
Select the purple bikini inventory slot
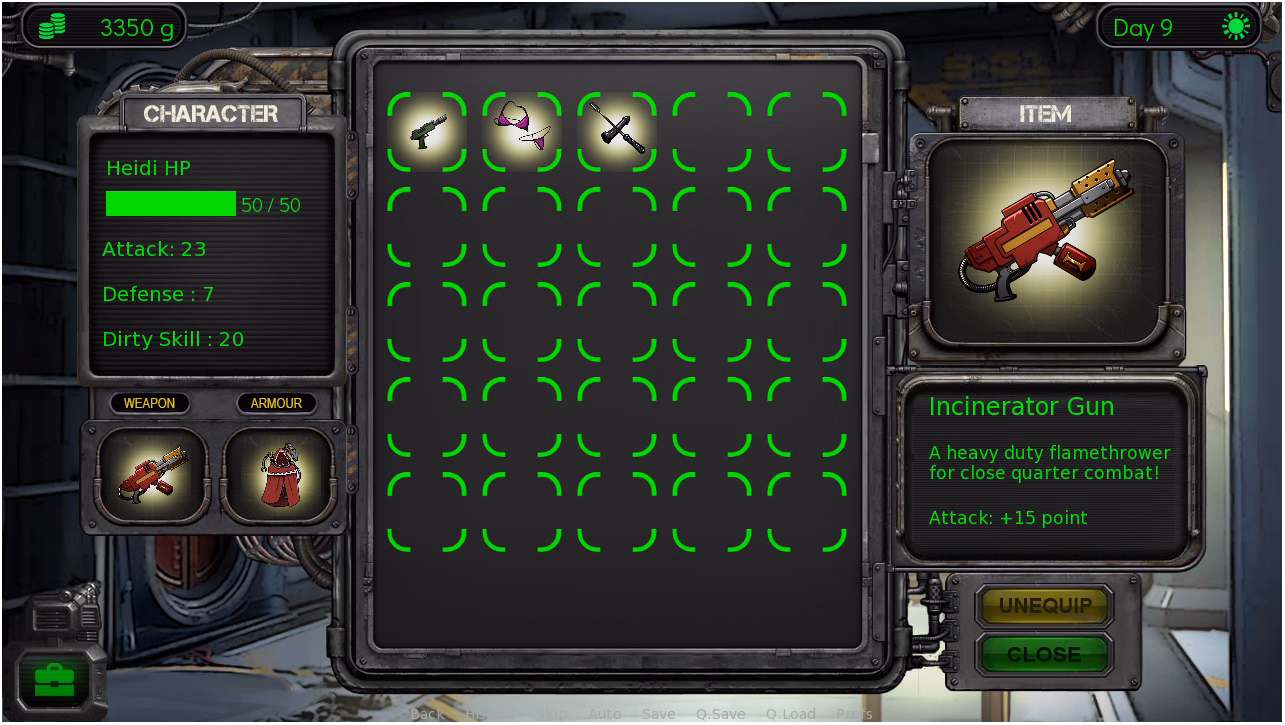[x=522, y=131]
